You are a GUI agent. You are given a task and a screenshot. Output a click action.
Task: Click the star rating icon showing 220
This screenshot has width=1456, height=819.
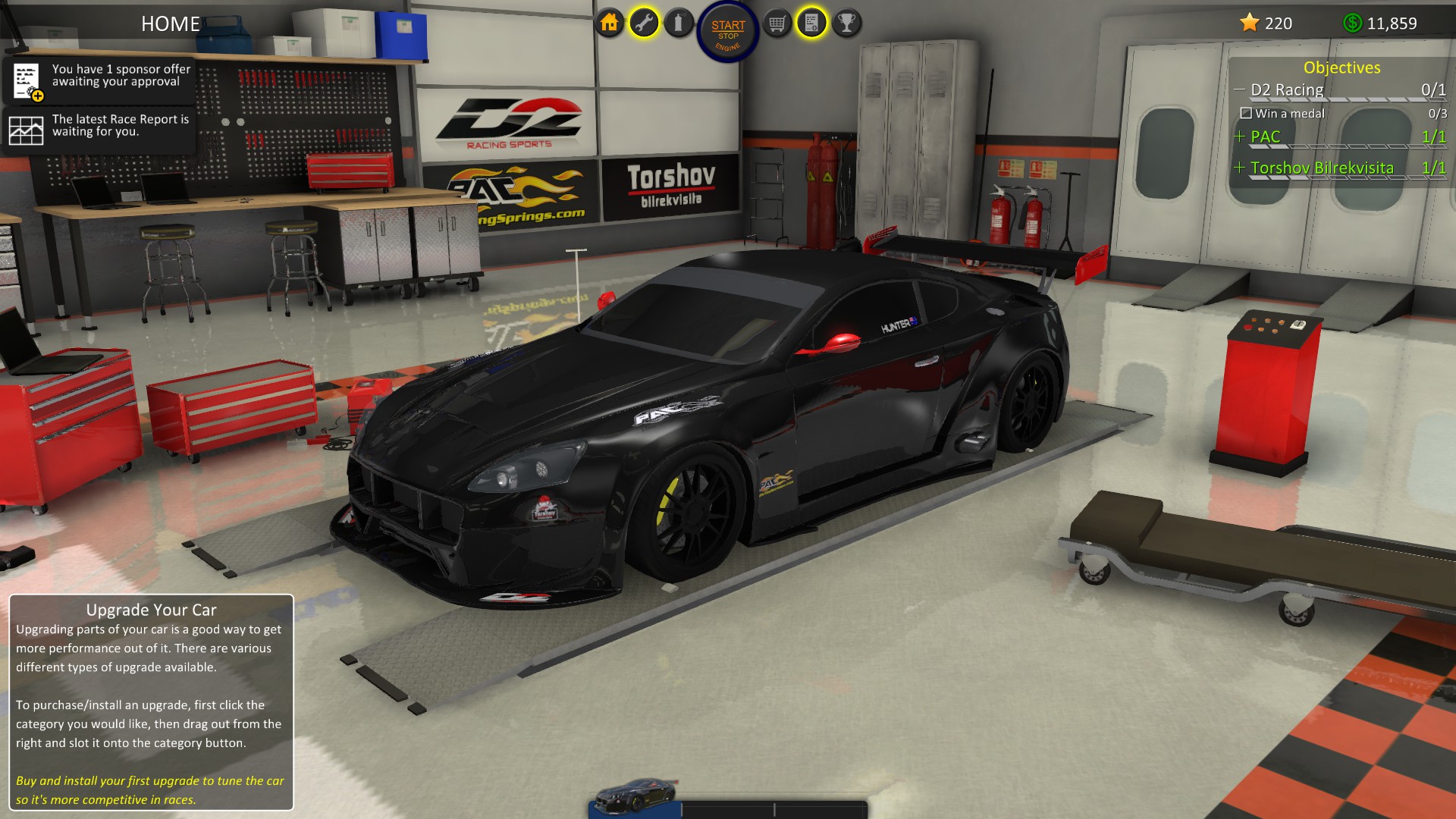[x=1251, y=24]
